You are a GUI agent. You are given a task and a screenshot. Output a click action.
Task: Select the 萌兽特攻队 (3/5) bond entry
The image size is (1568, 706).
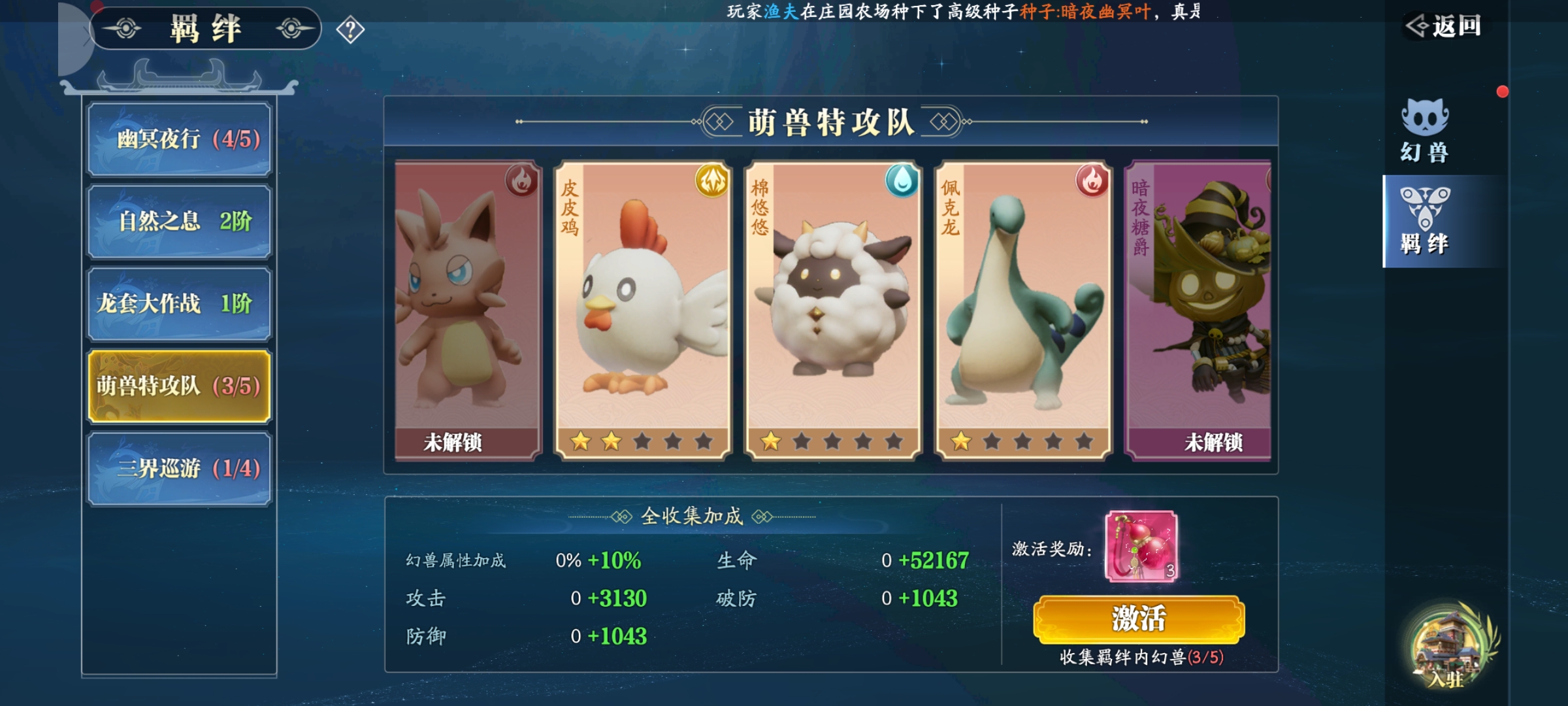click(x=179, y=386)
